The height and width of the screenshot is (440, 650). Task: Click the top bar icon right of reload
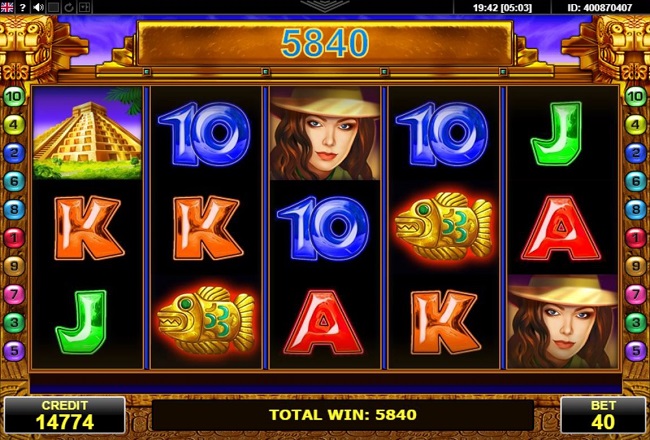85,7
